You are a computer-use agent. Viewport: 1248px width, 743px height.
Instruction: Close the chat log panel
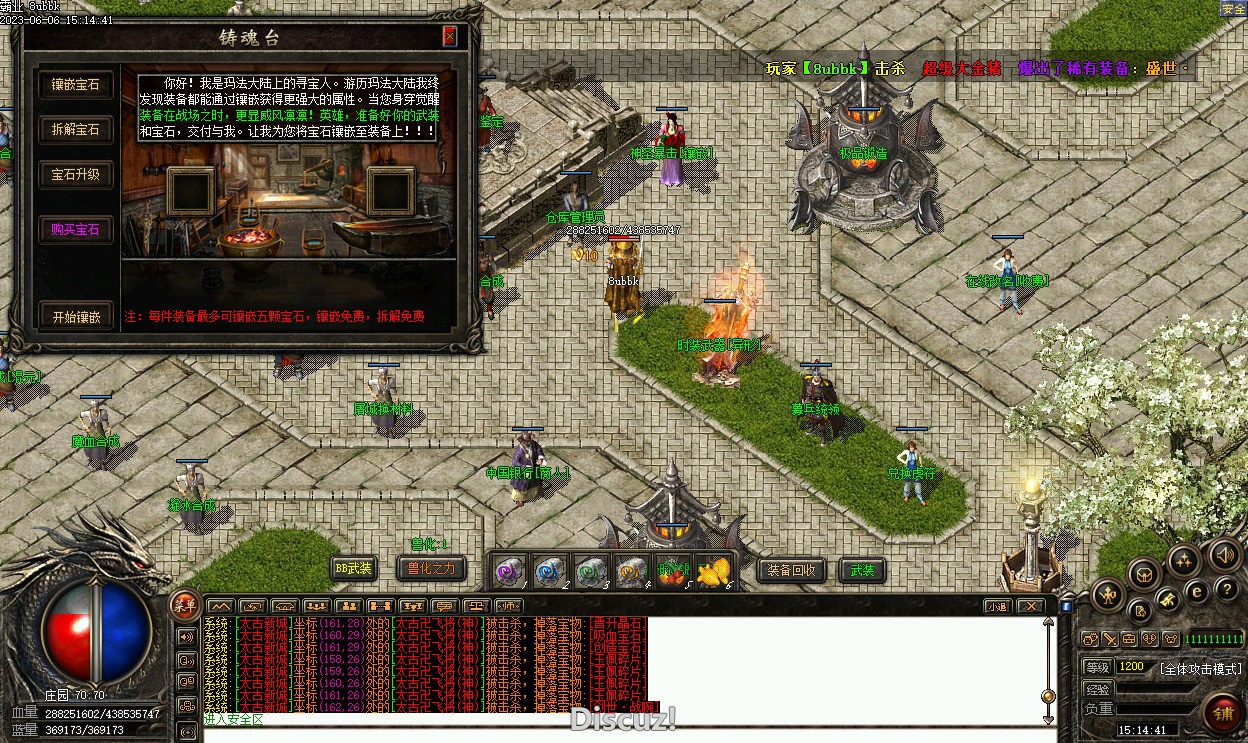coord(1030,606)
